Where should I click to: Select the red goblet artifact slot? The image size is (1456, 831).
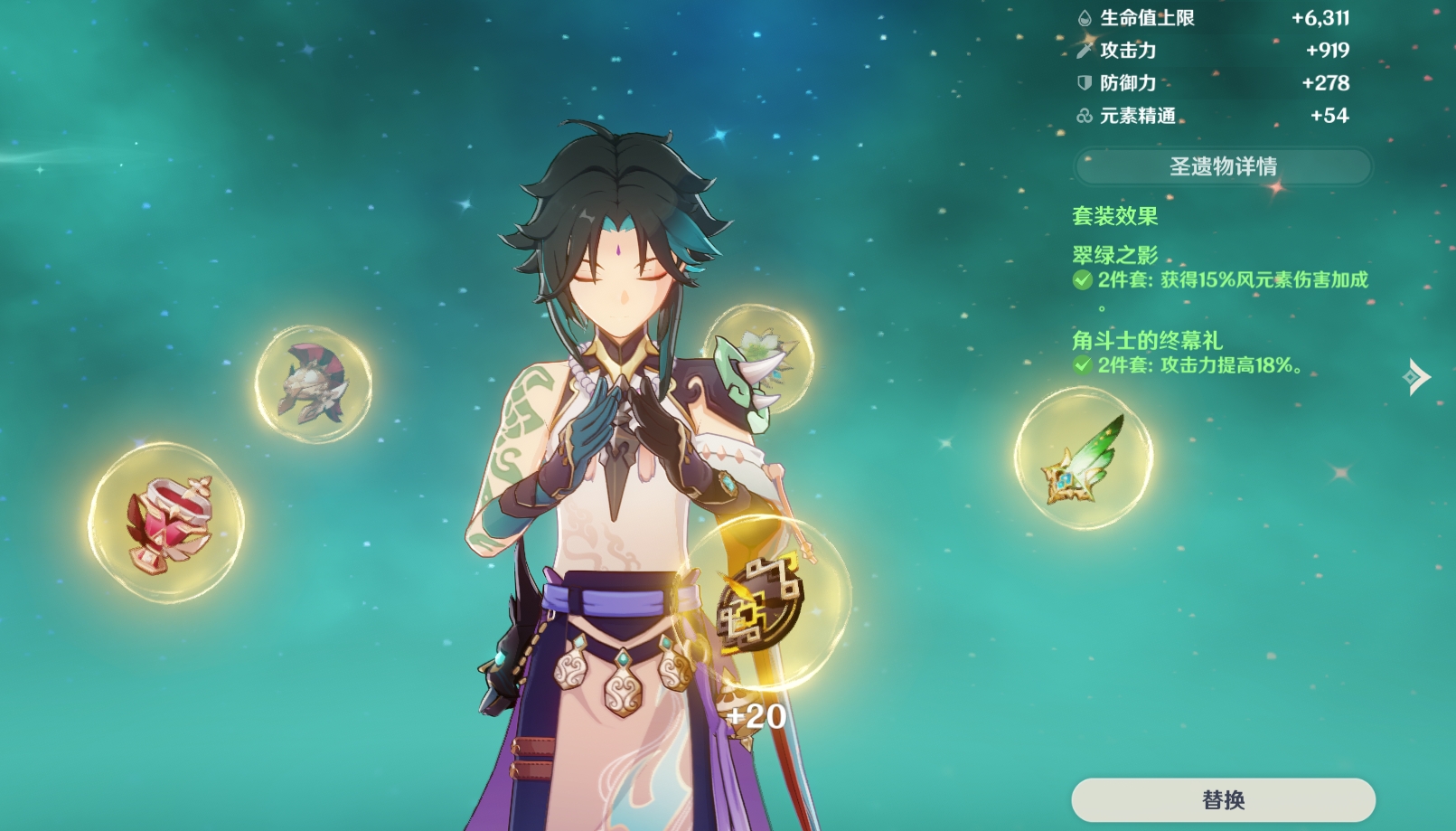click(167, 523)
